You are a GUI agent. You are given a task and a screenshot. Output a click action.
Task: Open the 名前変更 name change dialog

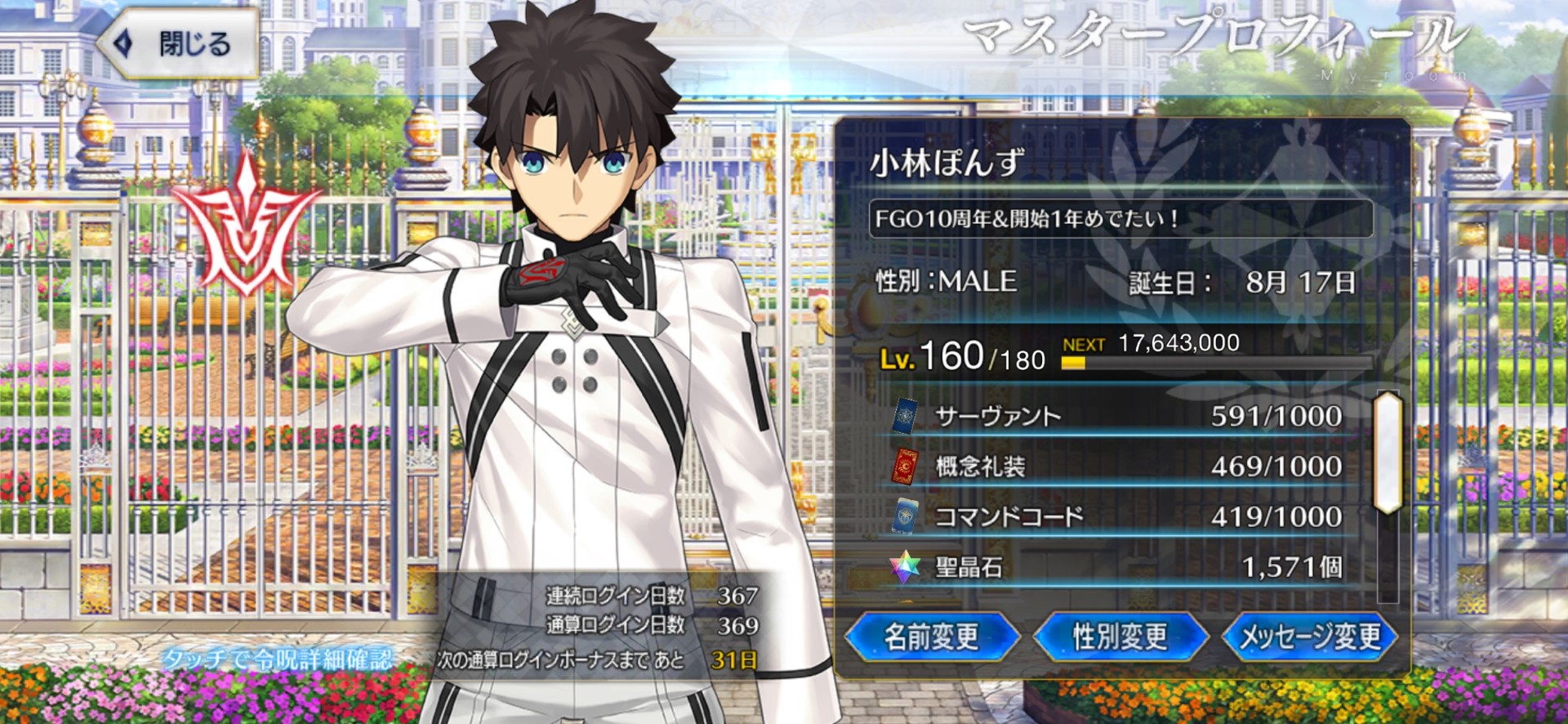coord(931,637)
